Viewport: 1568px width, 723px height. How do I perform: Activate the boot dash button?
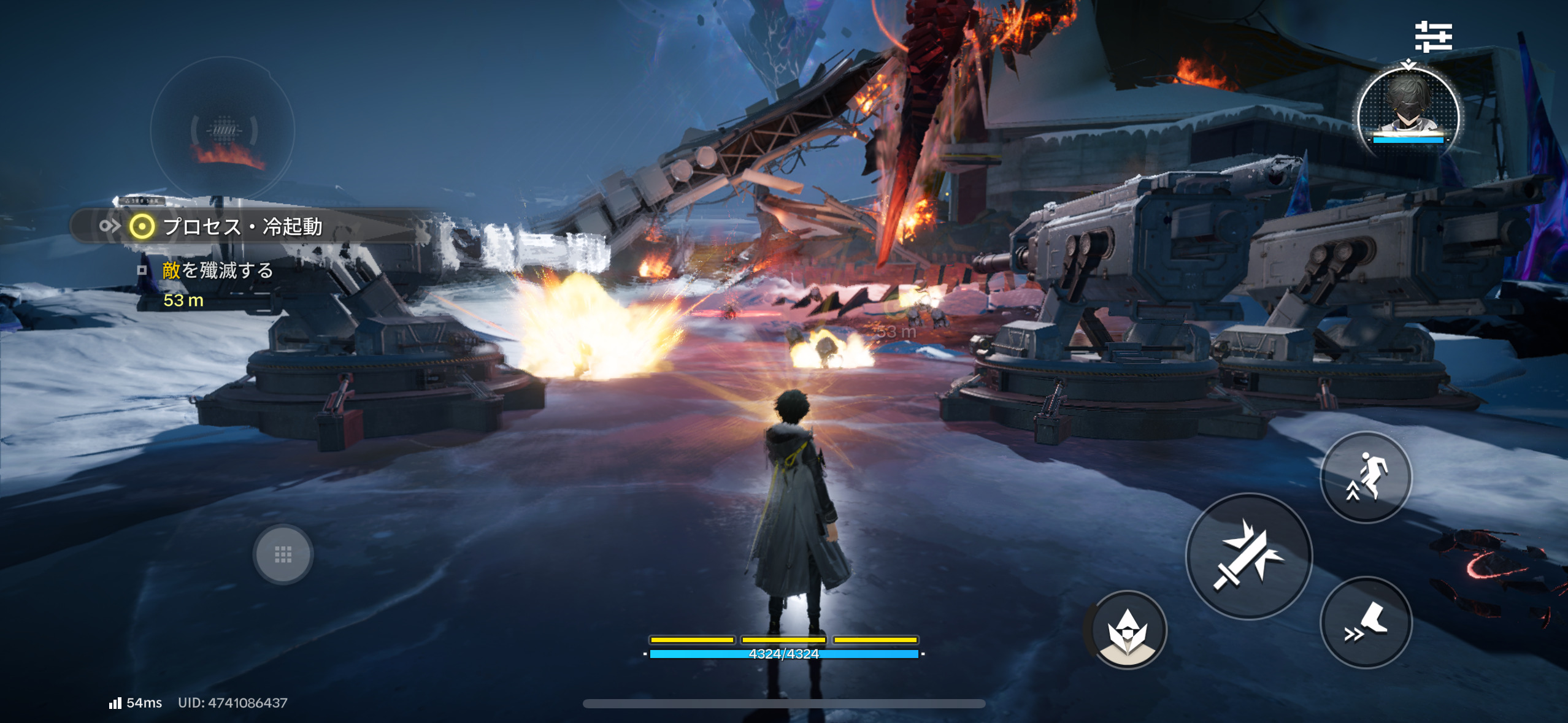click(1366, 622)
